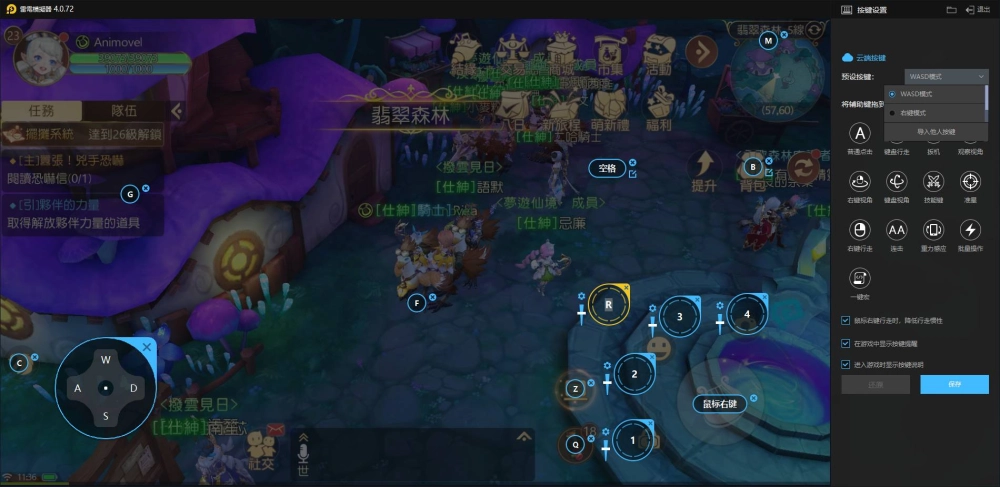The image size is (1000, 487).
Task: Open the 任務 quest tab
Action: coord(41,111)
